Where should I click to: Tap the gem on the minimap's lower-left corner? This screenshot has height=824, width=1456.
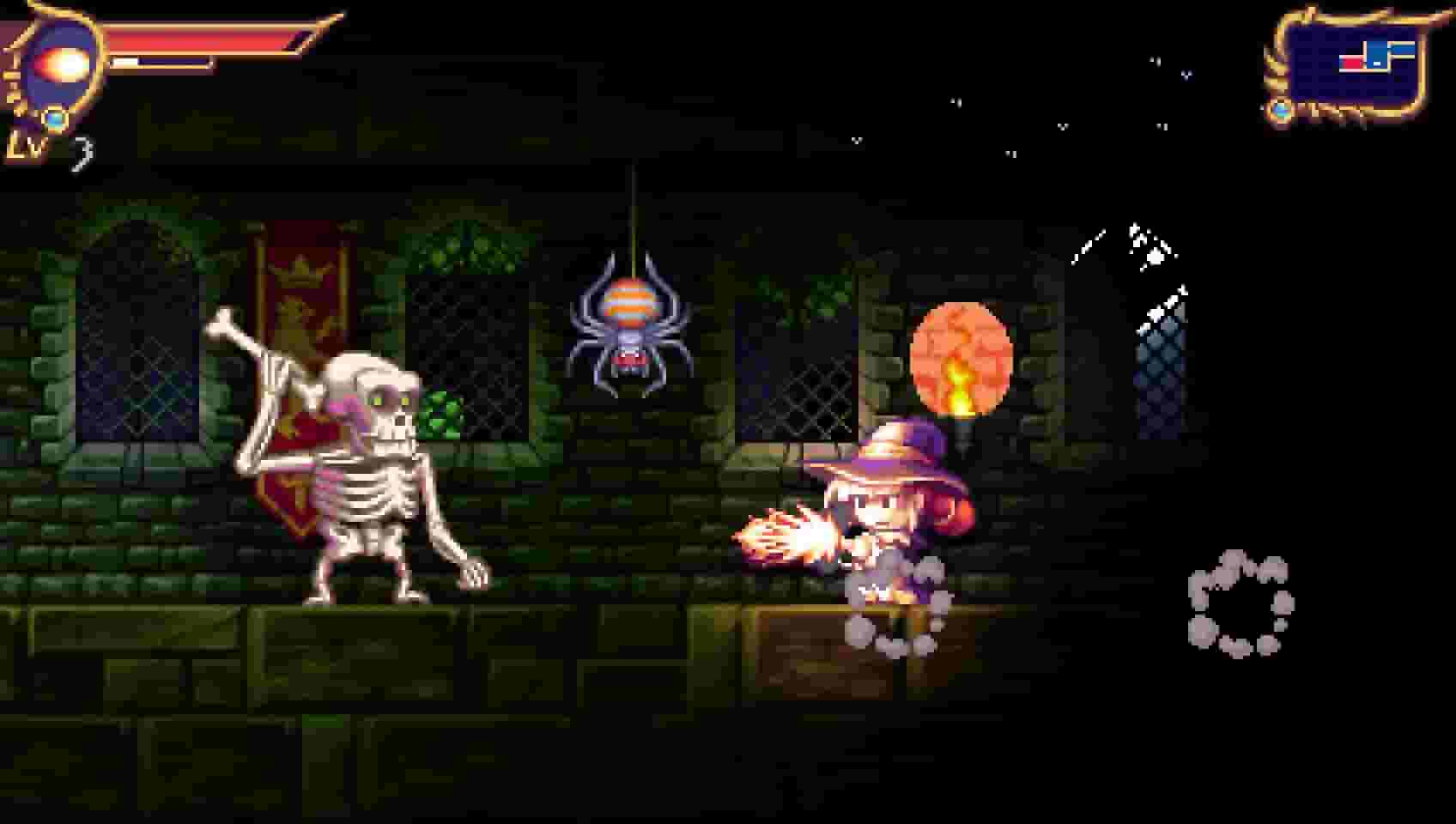point(1281,110)
